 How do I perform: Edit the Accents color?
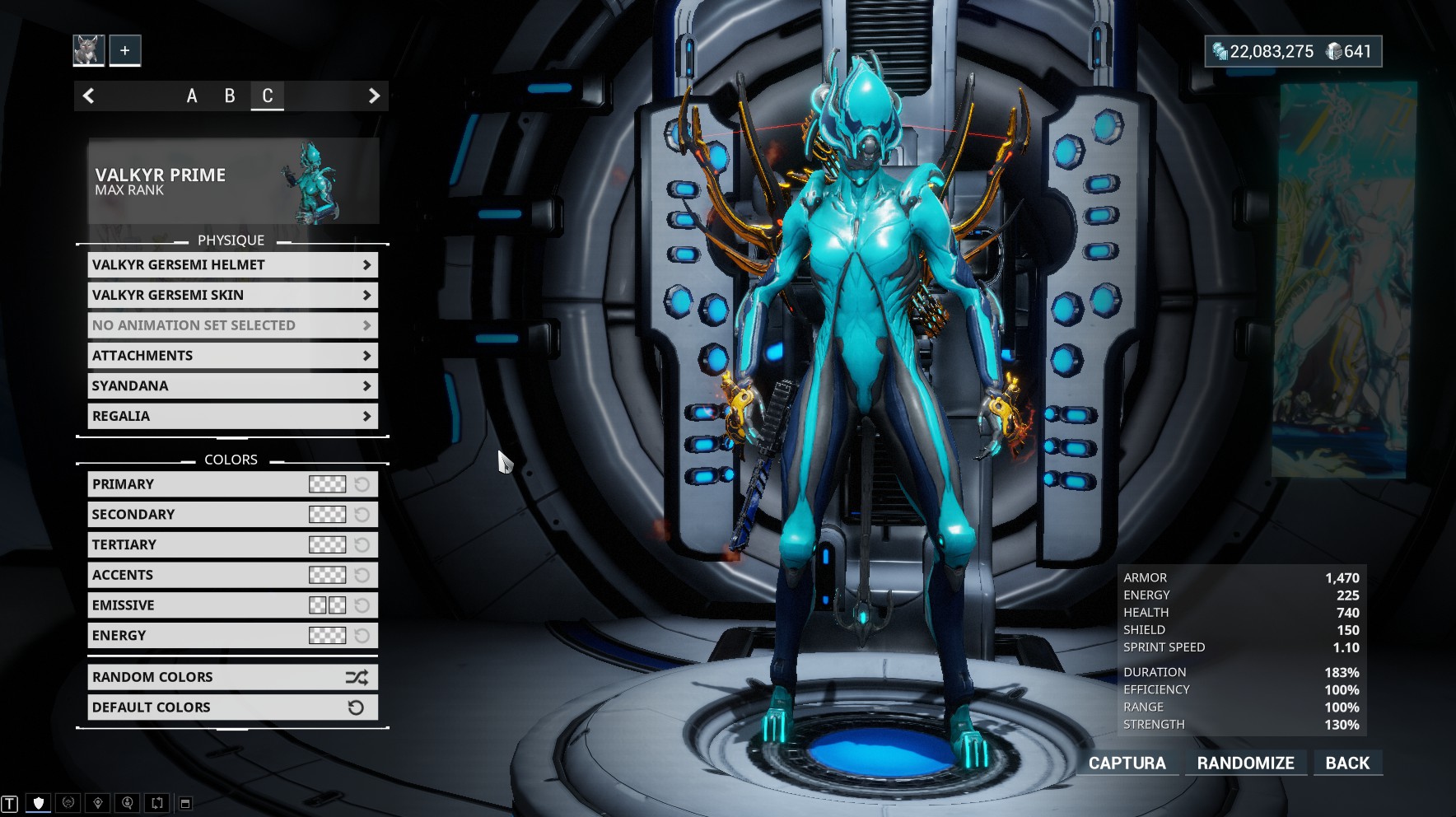pos(327,576)
